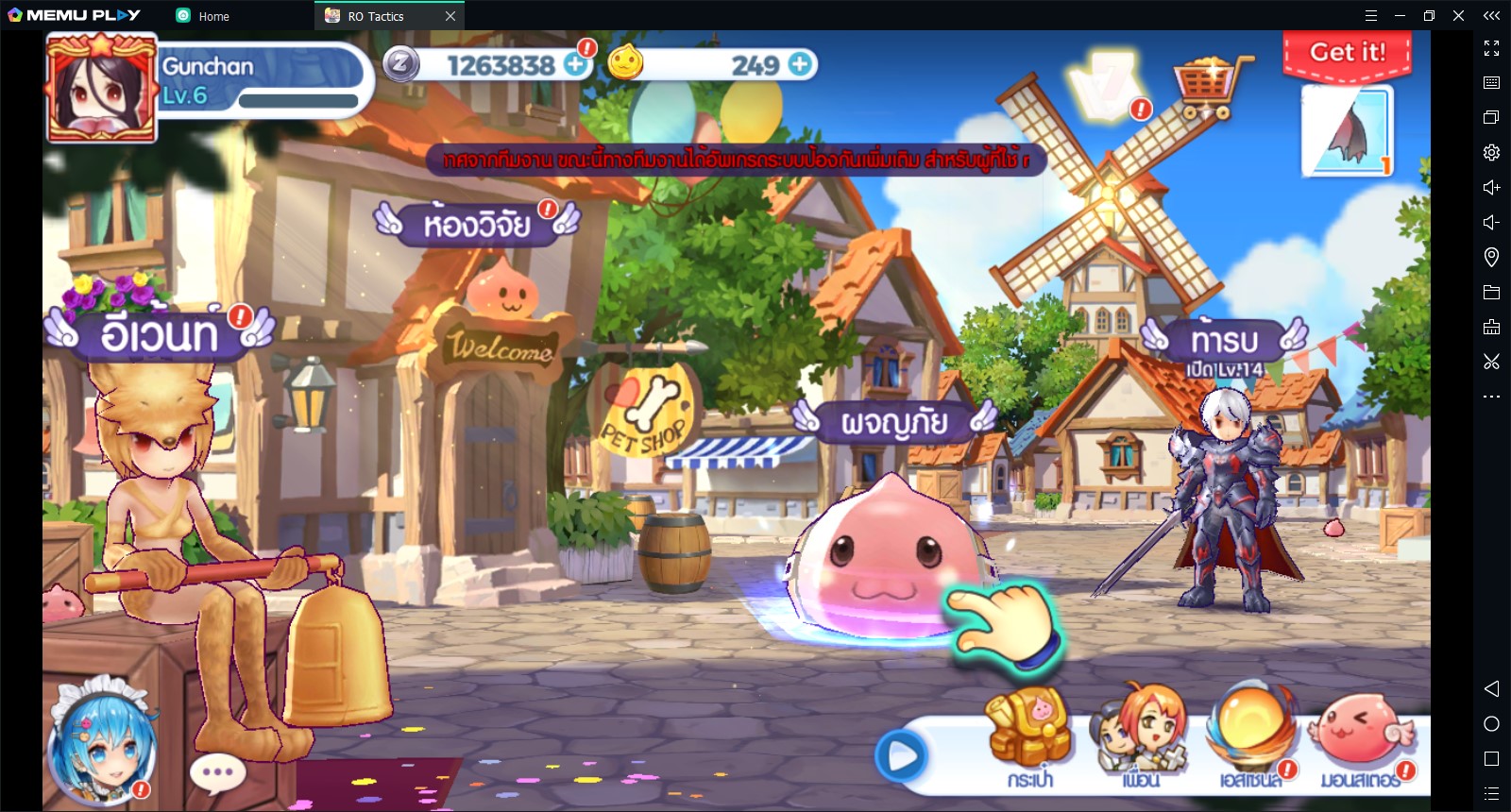This screenshot has width=1511, height=812.
Task: Select the scissors tool in MEmu sidebar
Action: [1491, 361]
